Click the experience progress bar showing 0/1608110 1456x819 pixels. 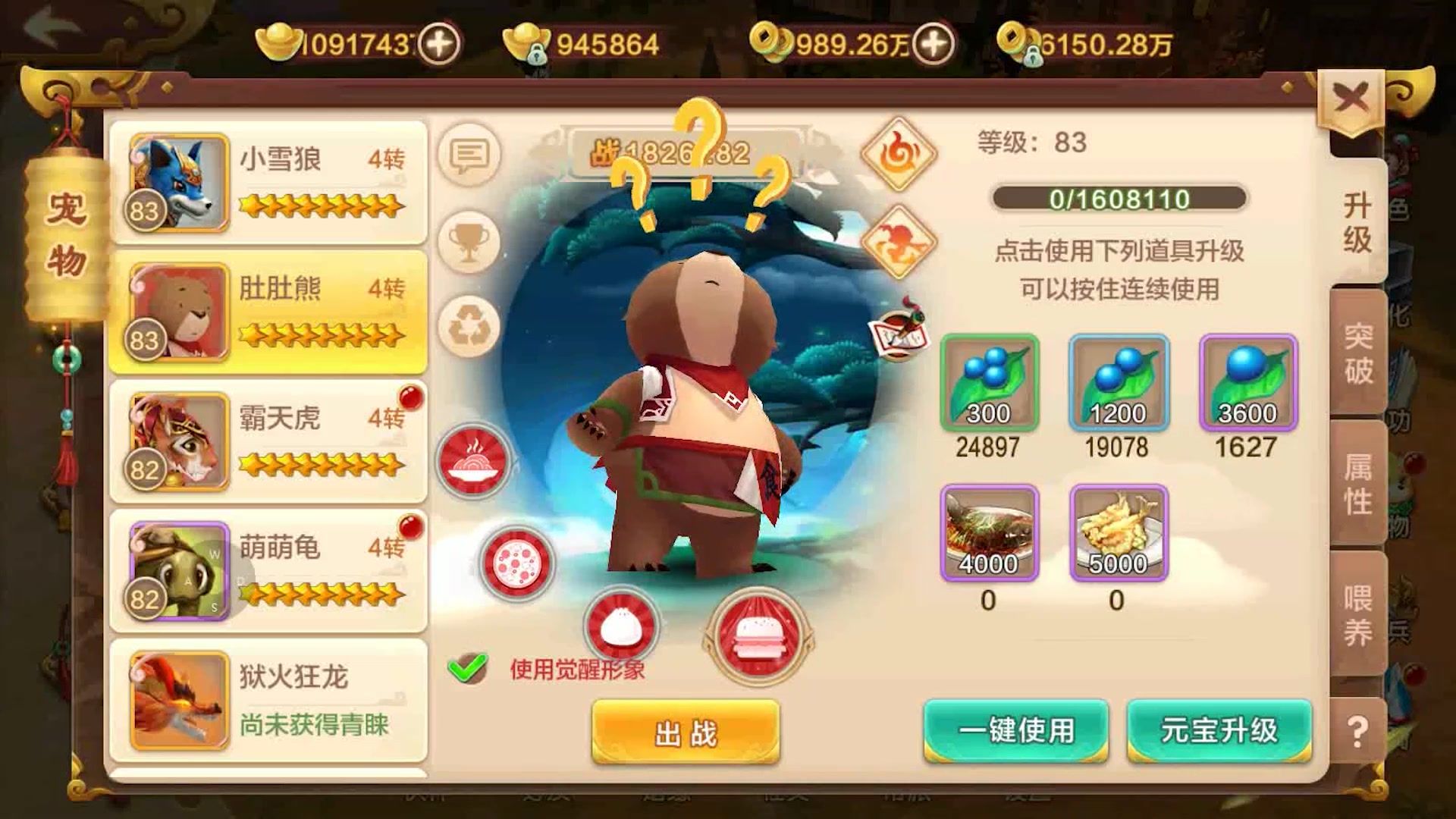[x=1119, y=196]
